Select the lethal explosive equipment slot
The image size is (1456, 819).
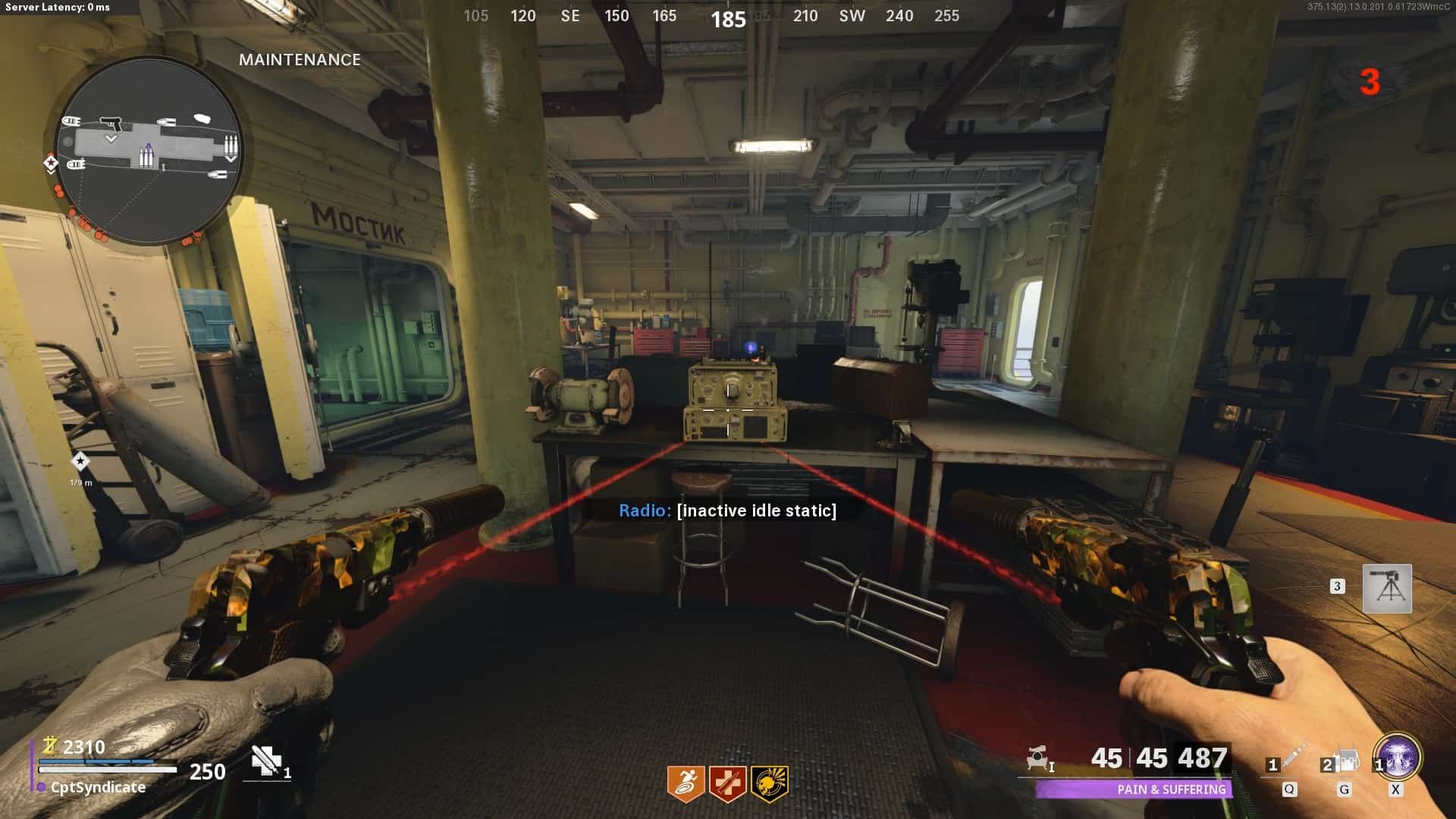pos(1347,760)
